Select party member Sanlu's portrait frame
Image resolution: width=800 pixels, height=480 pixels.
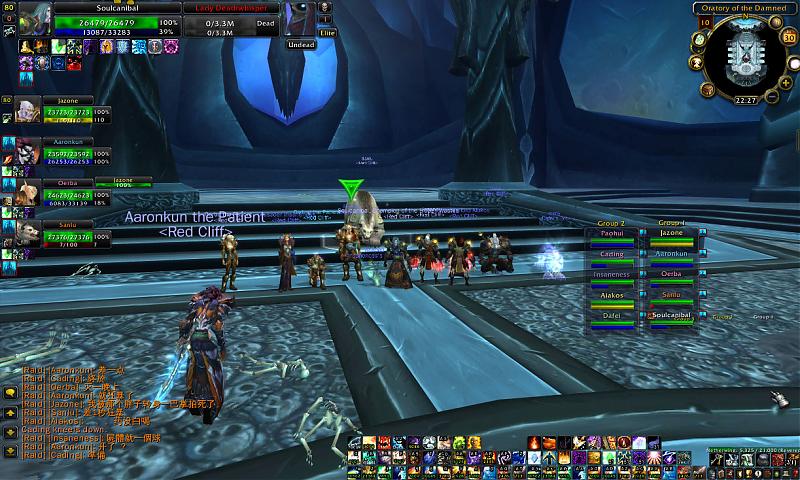pyautogui.click(x=26, y=233)
